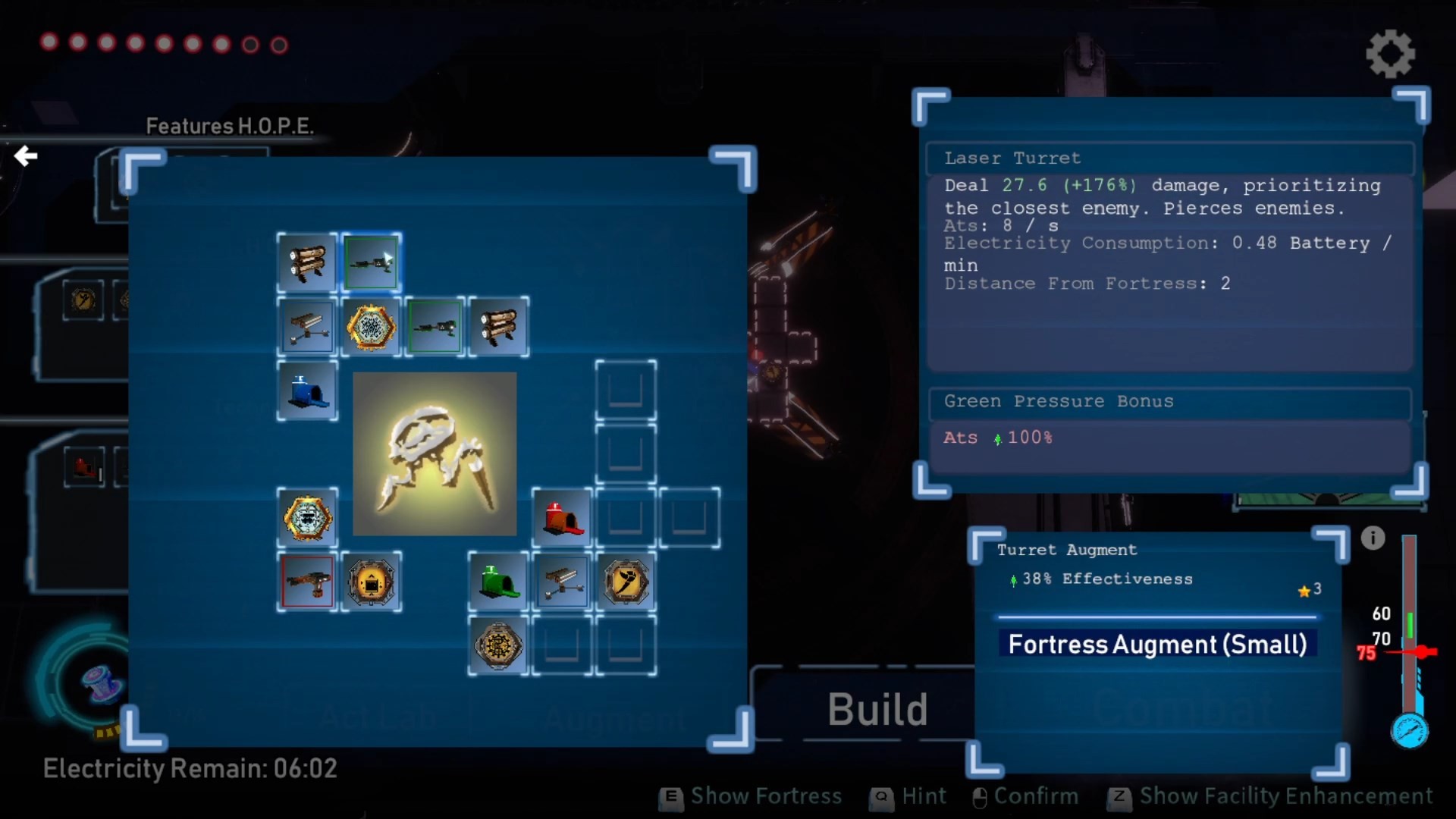The image size is (1456, 819).
Task: Click the info circle near Turret Augment panel
Action: [x=1373, y=538]
